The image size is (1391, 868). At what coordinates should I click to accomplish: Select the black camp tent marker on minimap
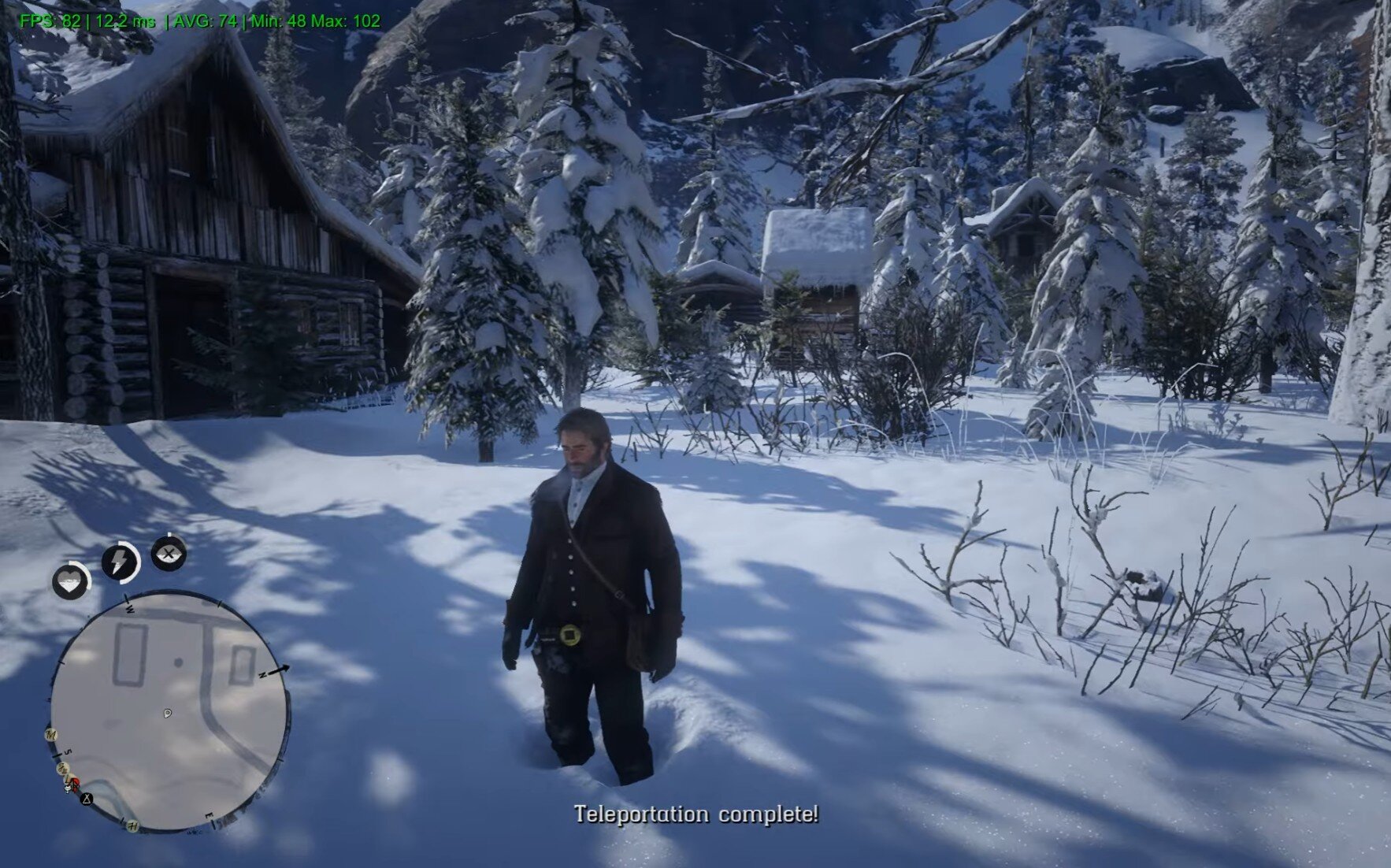87,799
